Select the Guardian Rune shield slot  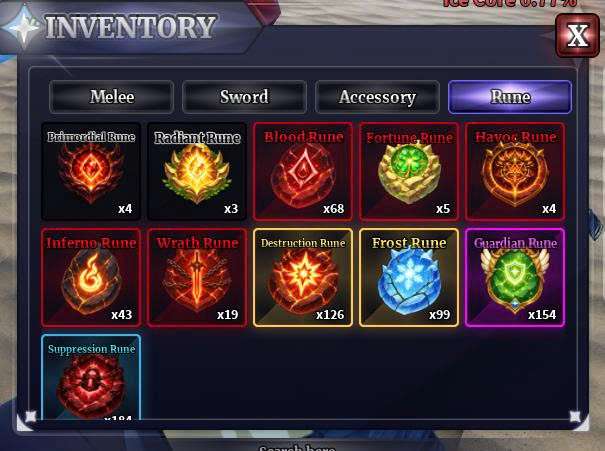[515, 277]
